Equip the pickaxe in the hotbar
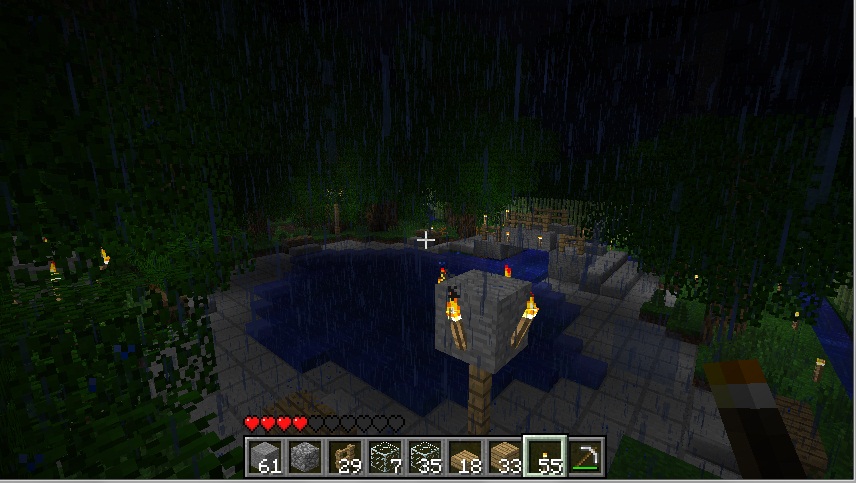 (585, 456)
